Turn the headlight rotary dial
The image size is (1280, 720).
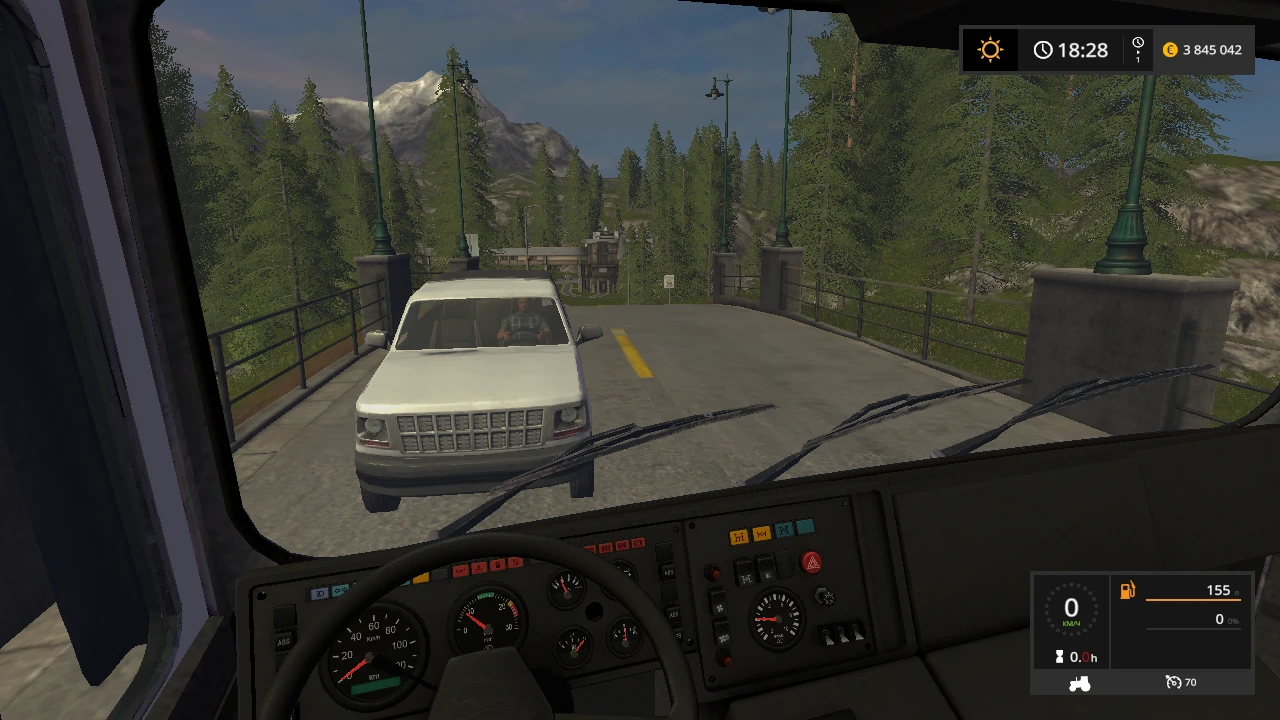(827, 597)
